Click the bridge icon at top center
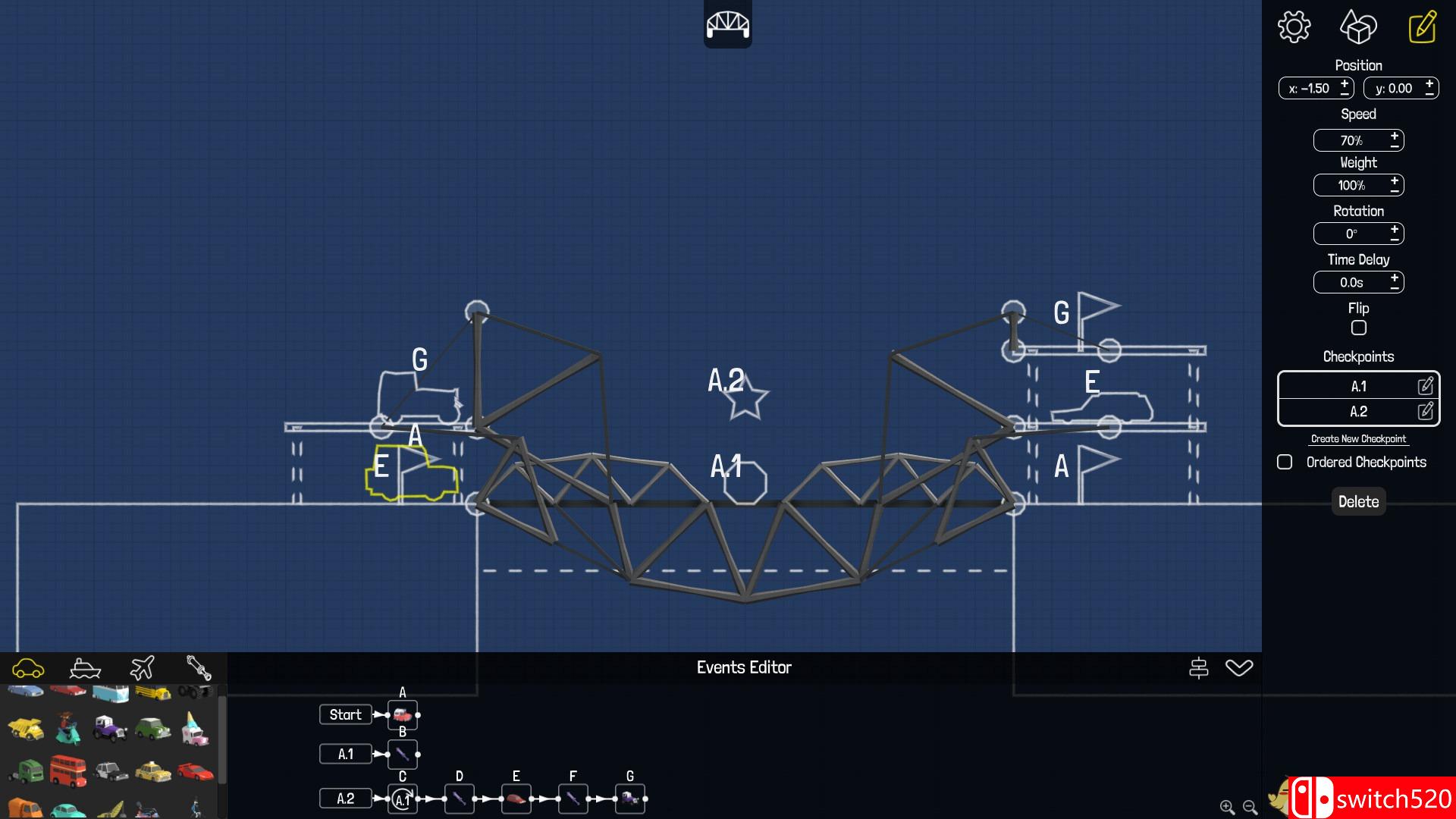Screen dimensions: 1456x819 point(727,24)
